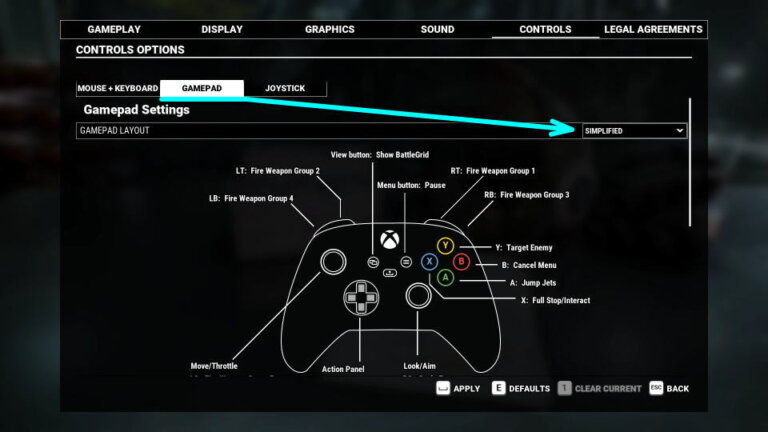Click Clear Current binding

600,388
